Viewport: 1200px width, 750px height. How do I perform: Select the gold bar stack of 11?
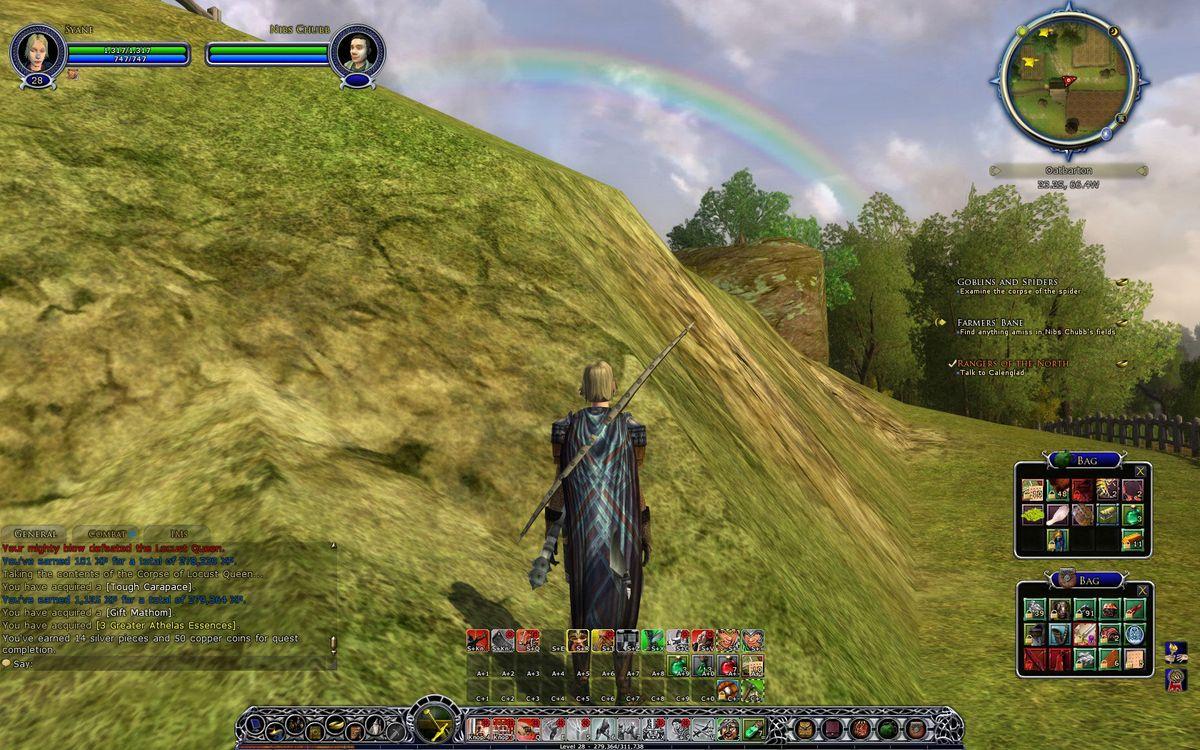[1132, 540]
